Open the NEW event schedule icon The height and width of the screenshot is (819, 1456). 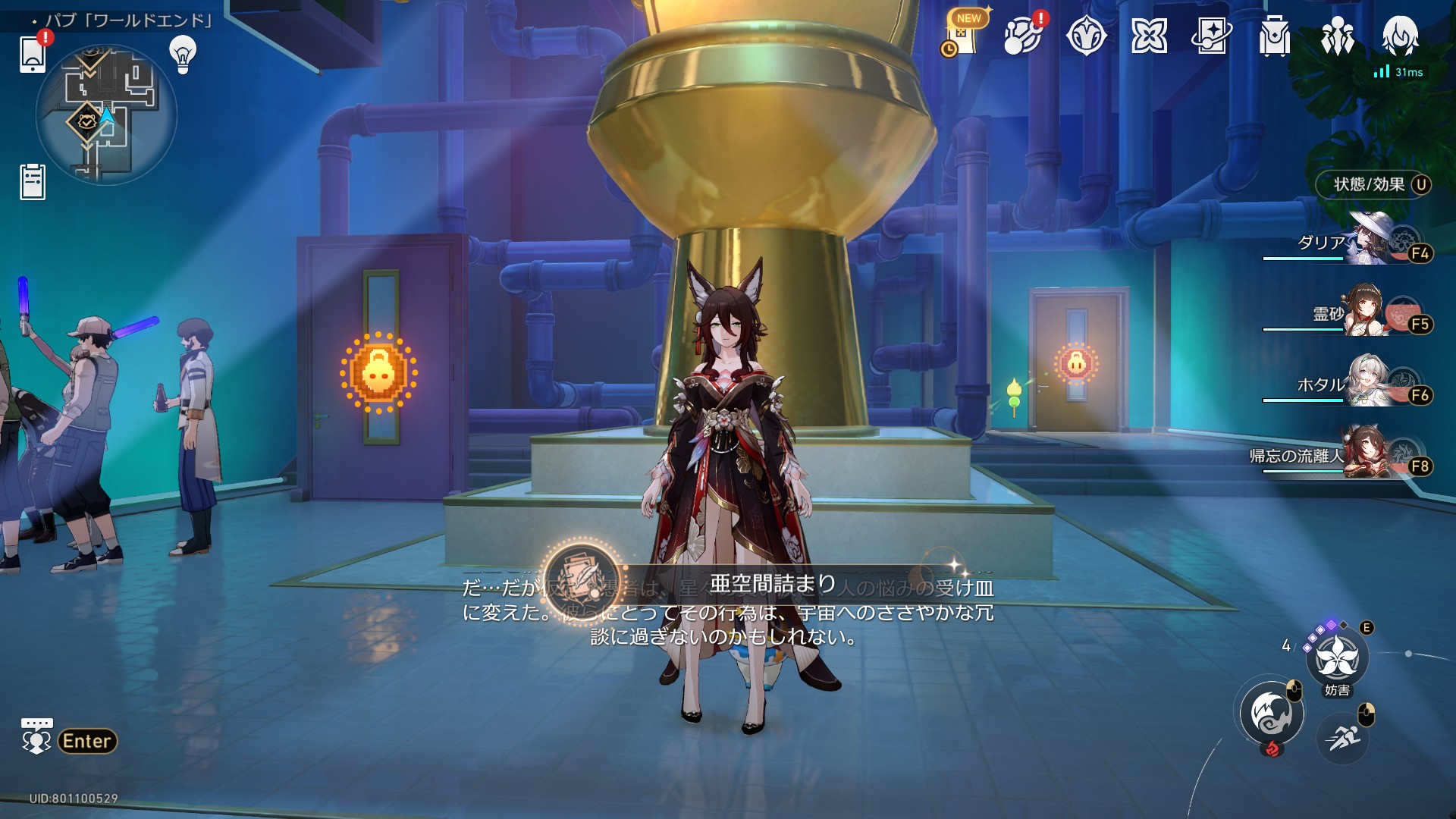pos(963,35)
